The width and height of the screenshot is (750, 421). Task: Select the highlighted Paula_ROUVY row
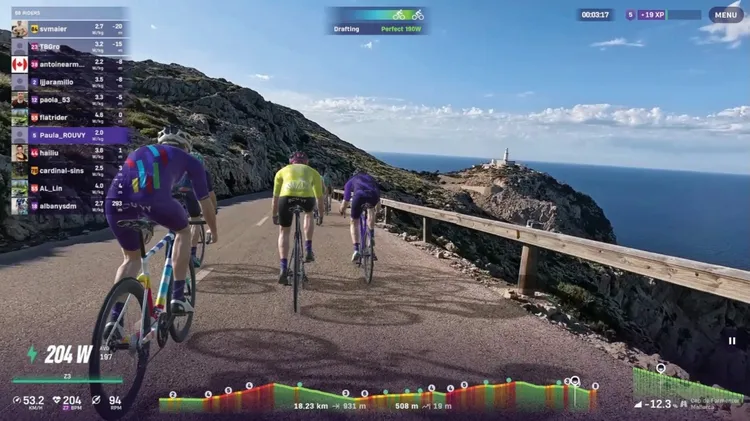[x=69, y=135]
